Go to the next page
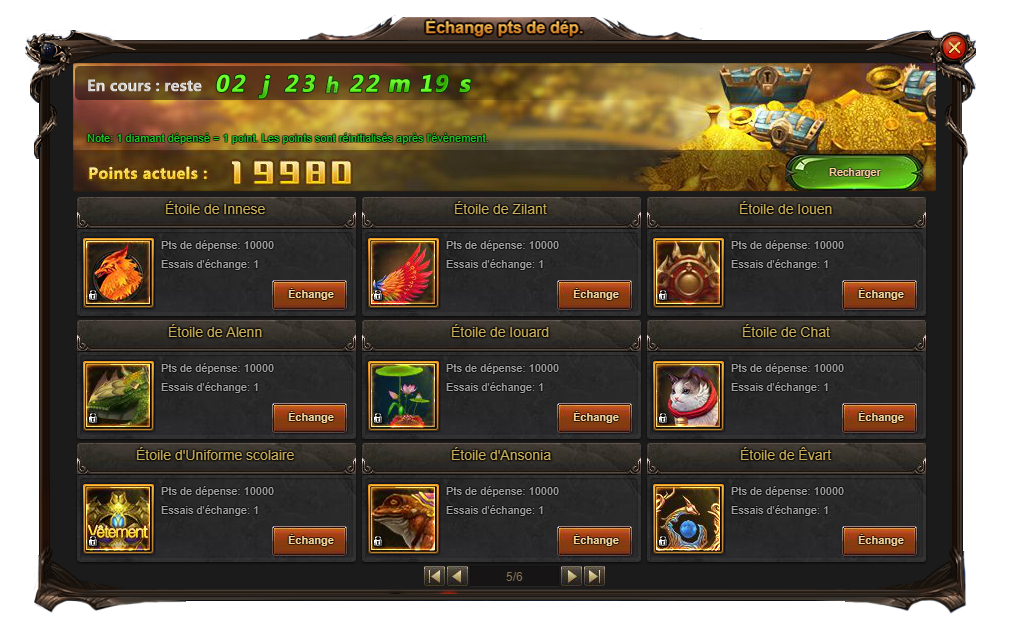Viewport: 1018px width, 630px height. 571,576
